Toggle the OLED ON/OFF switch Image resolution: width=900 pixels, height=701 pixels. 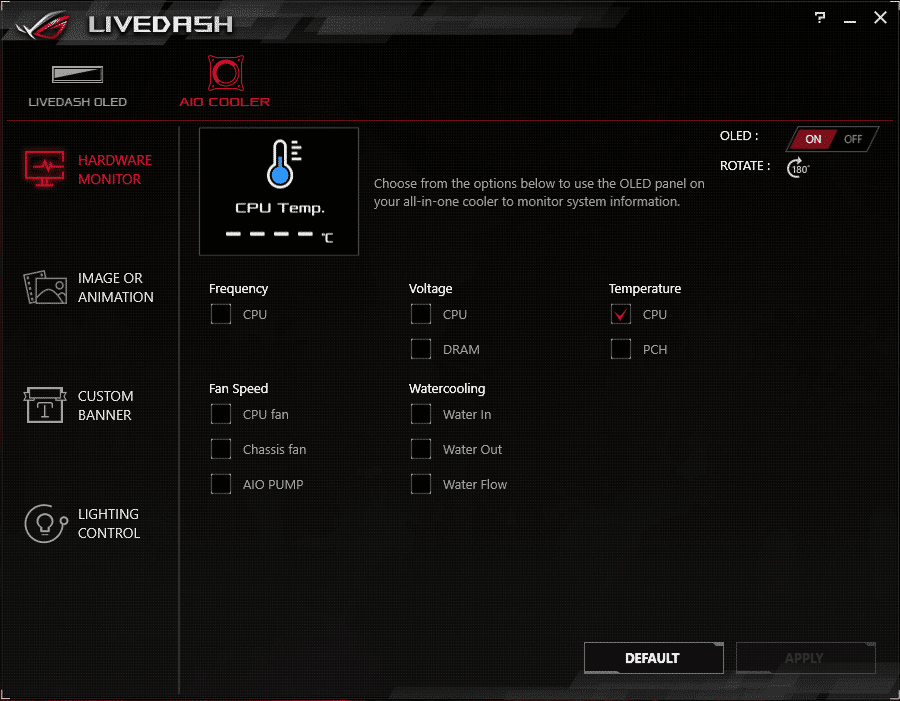[x=832, y=139]
